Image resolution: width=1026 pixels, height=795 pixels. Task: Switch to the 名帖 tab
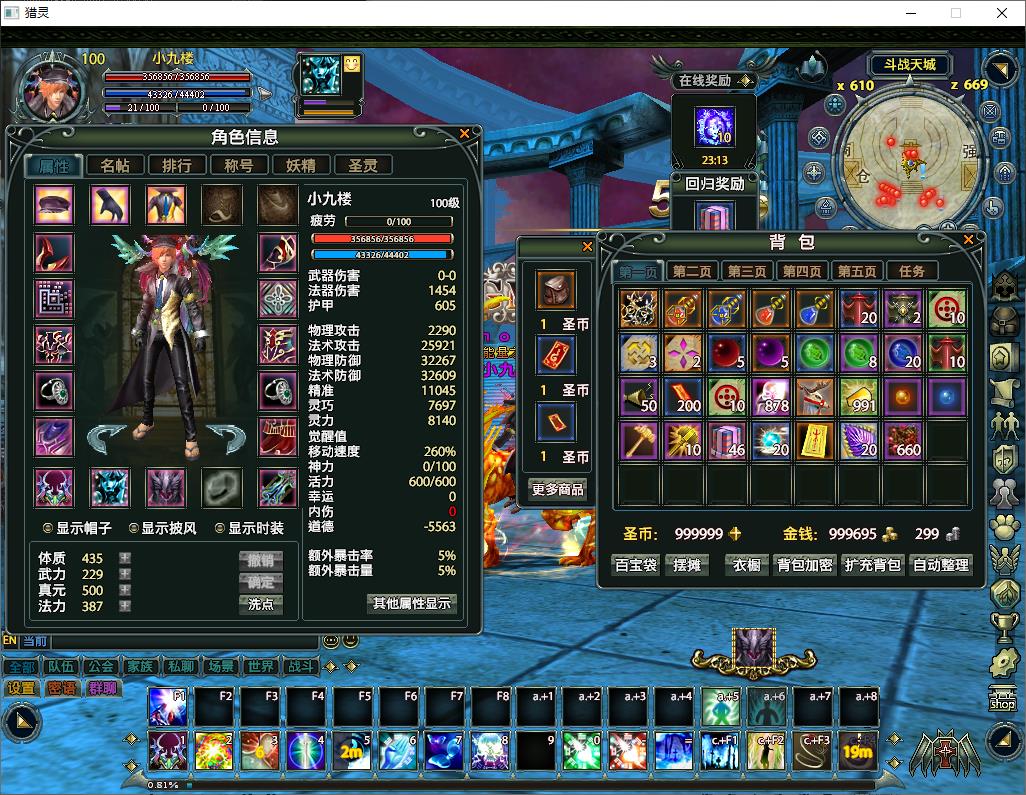coord(115,166)
